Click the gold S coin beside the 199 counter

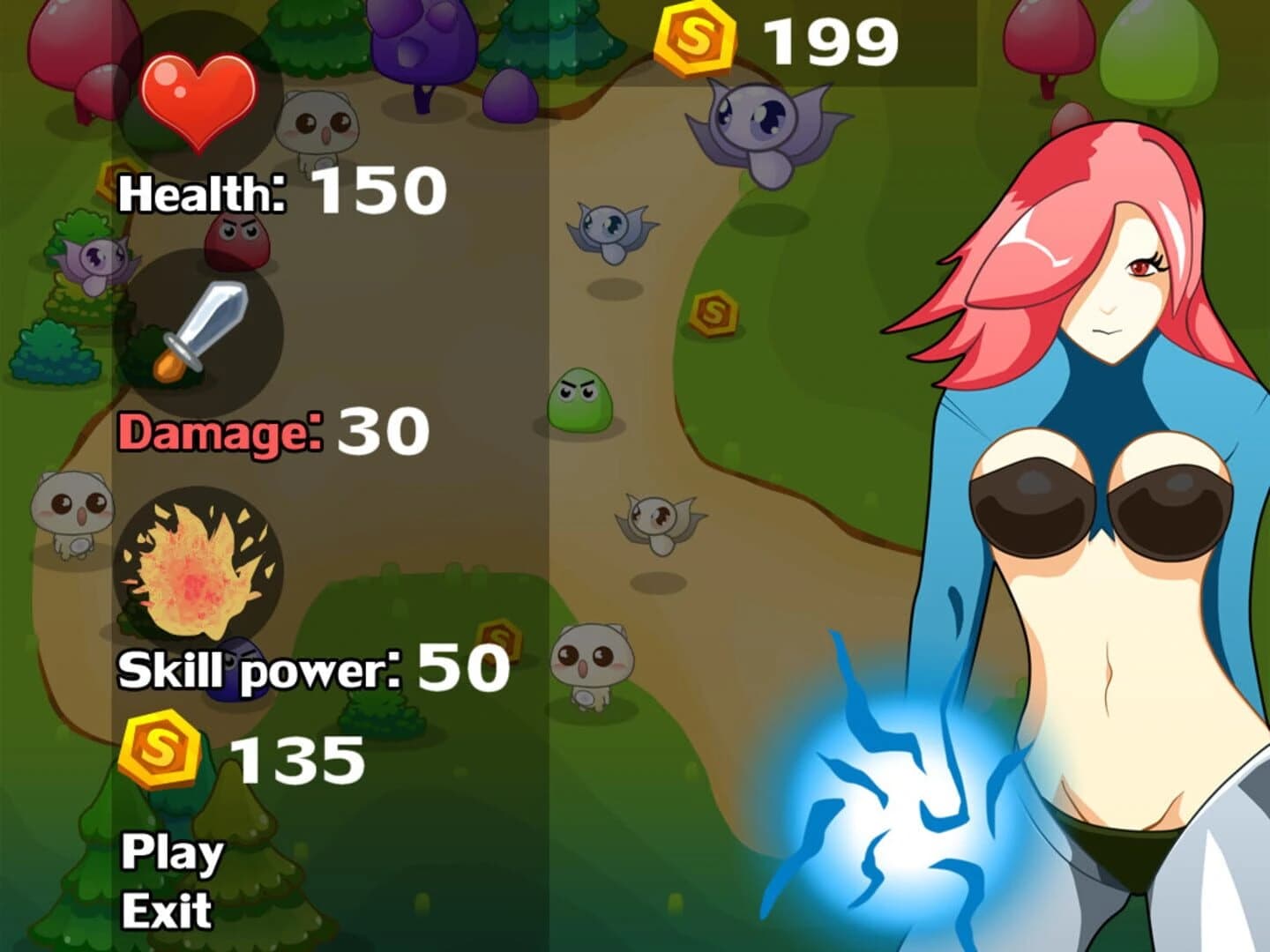(x=691, y=37)
